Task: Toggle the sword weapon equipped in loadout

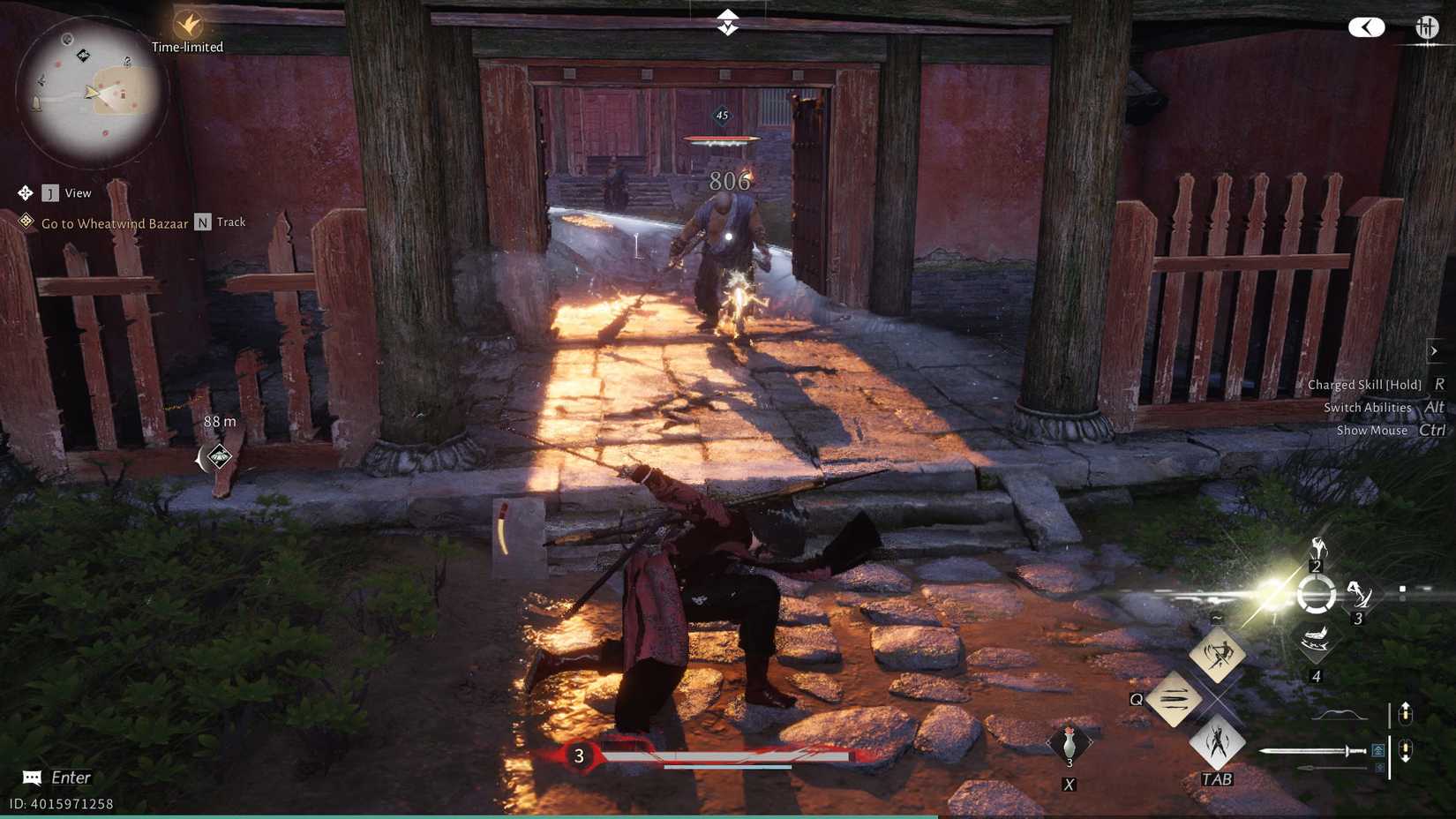Action: coord(1314,751)
